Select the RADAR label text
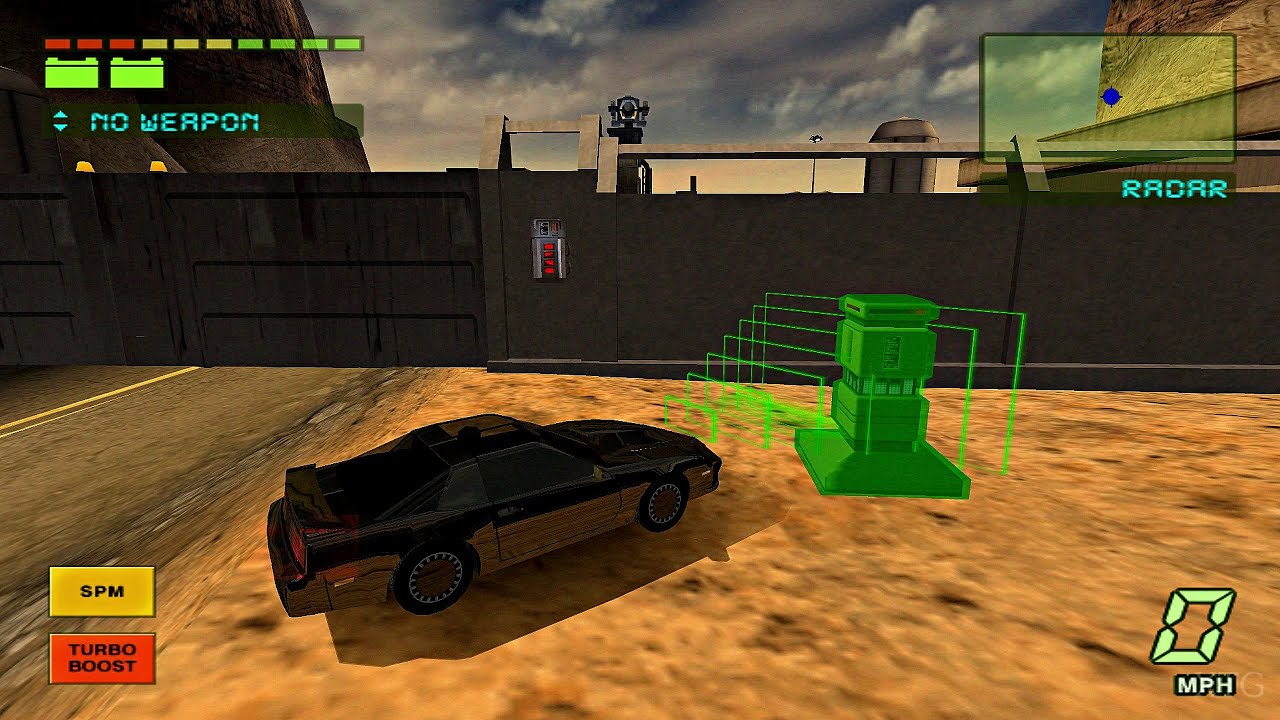Image resolution: width=1280 pixels, height=720 pixels. point(1176,188)
